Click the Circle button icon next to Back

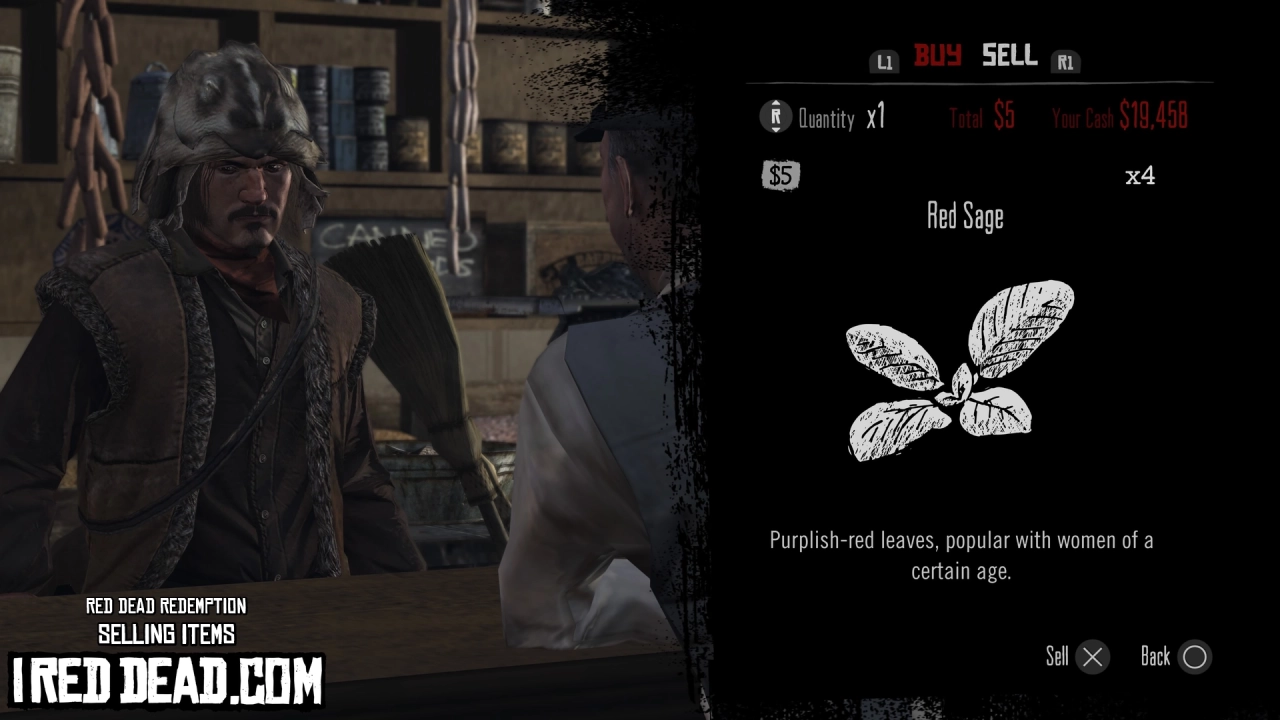point(1197,657)
